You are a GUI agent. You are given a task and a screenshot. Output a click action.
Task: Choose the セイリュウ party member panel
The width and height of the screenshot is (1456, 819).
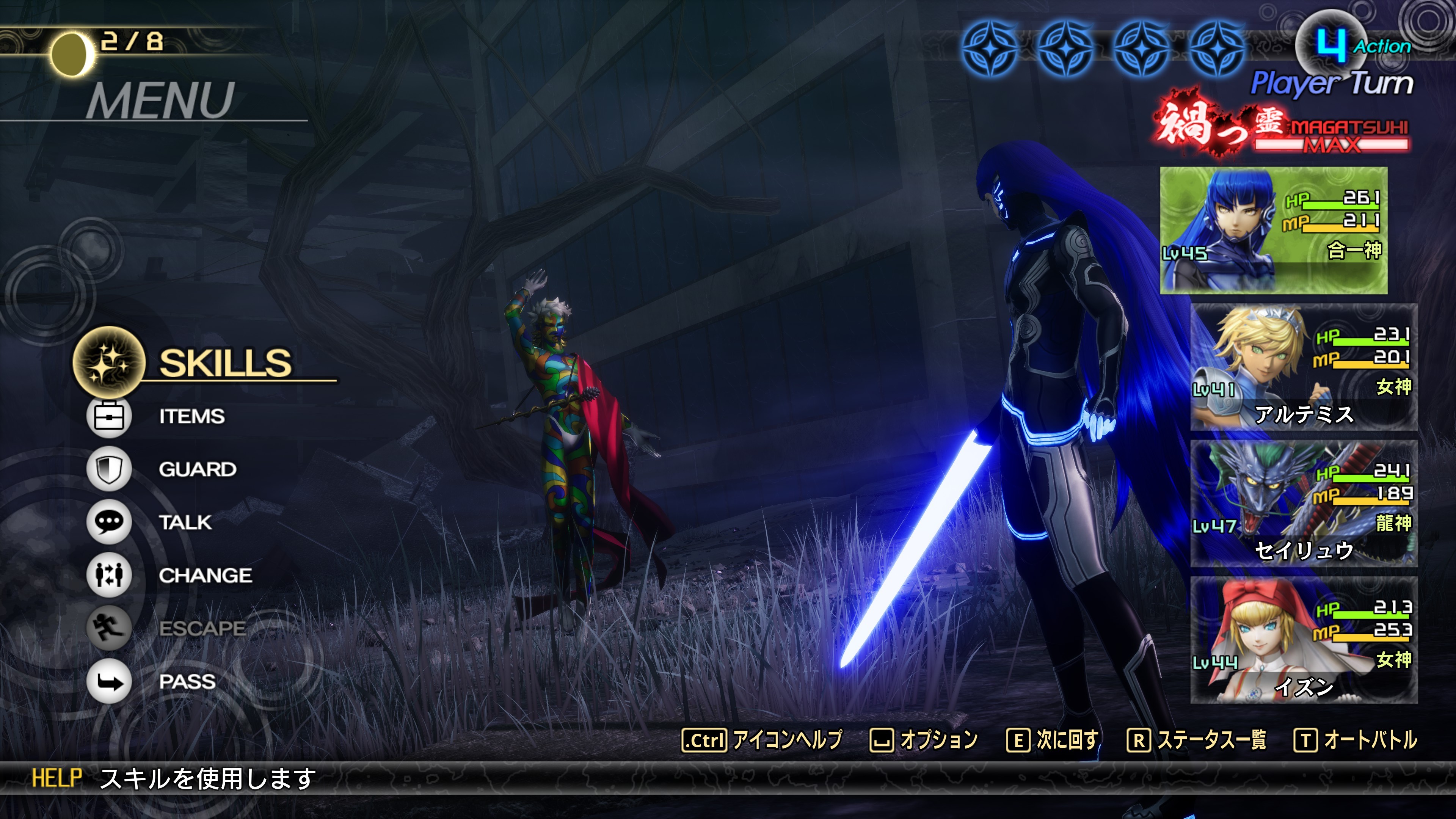[1304, 504]
